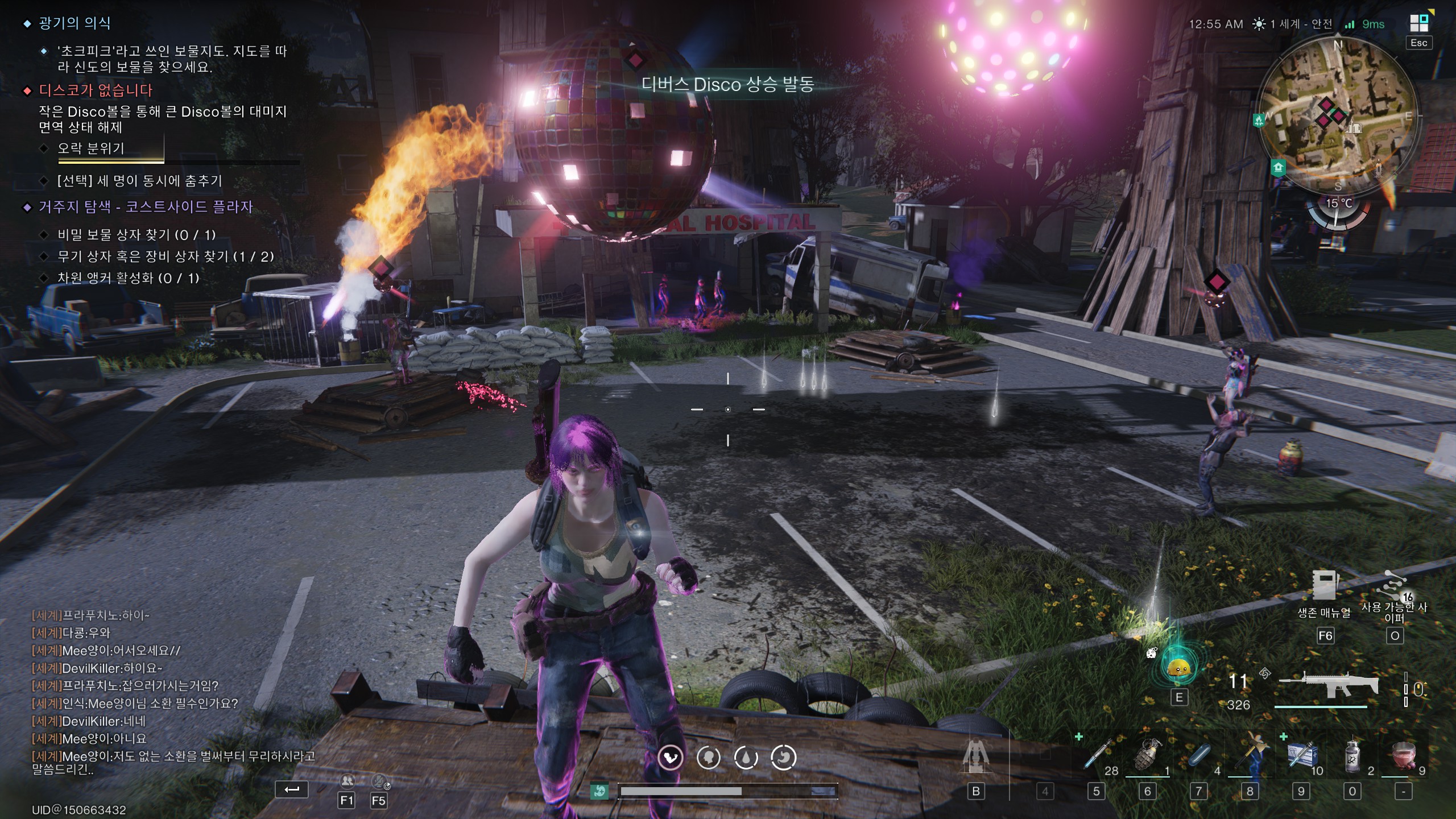This screenshot has width=1456, height=819.
Task: Open the 사용 가능한 사이퍼 cipher icon
Action: (1394, 586)
